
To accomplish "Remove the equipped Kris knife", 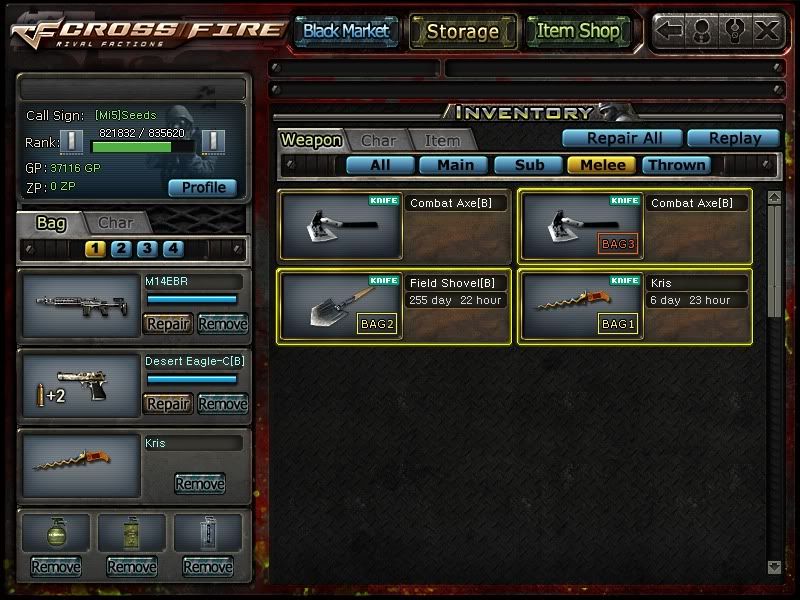I will tap(200, 484).
